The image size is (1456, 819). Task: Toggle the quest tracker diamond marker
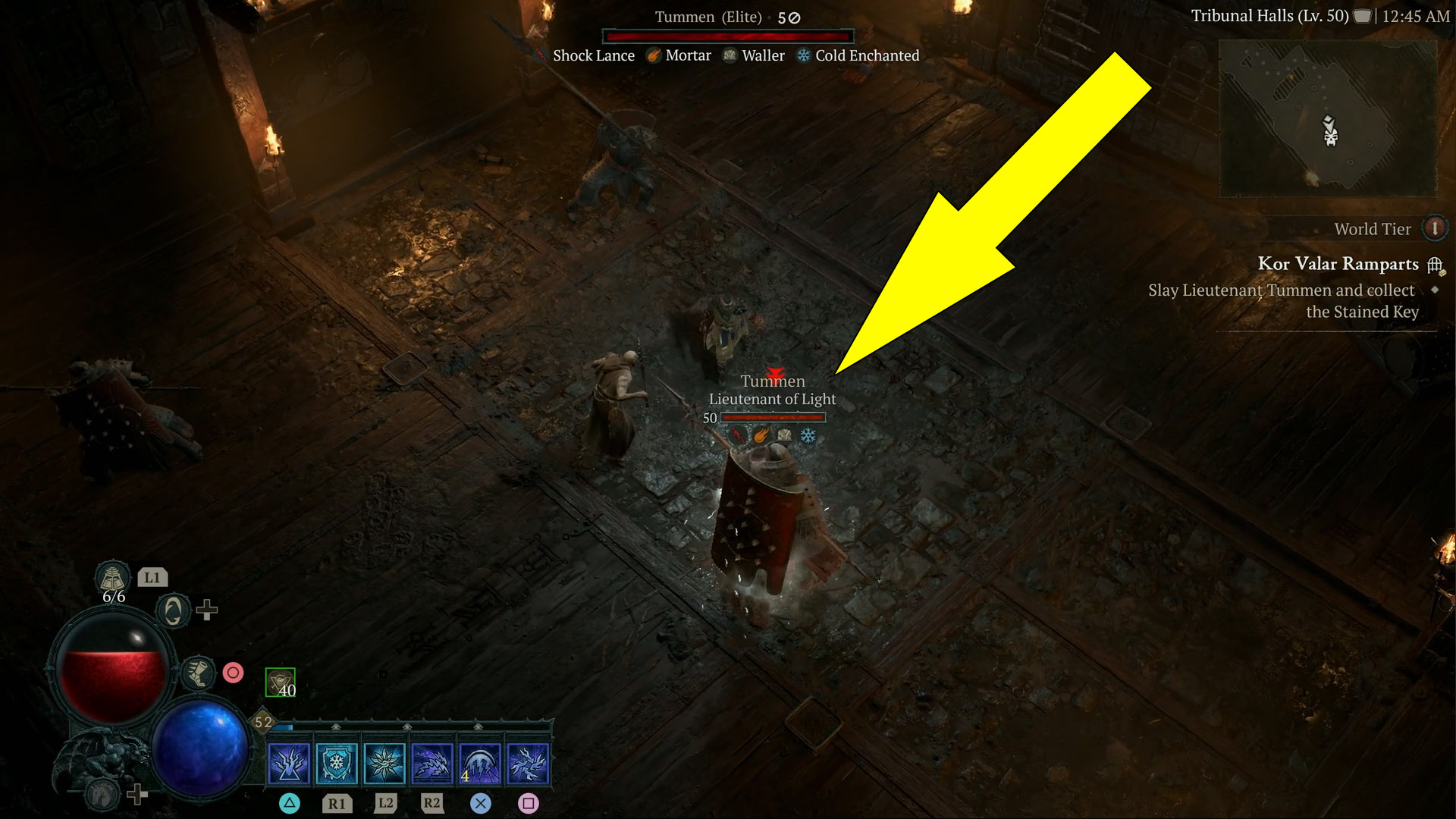[x=1435, y=291]
